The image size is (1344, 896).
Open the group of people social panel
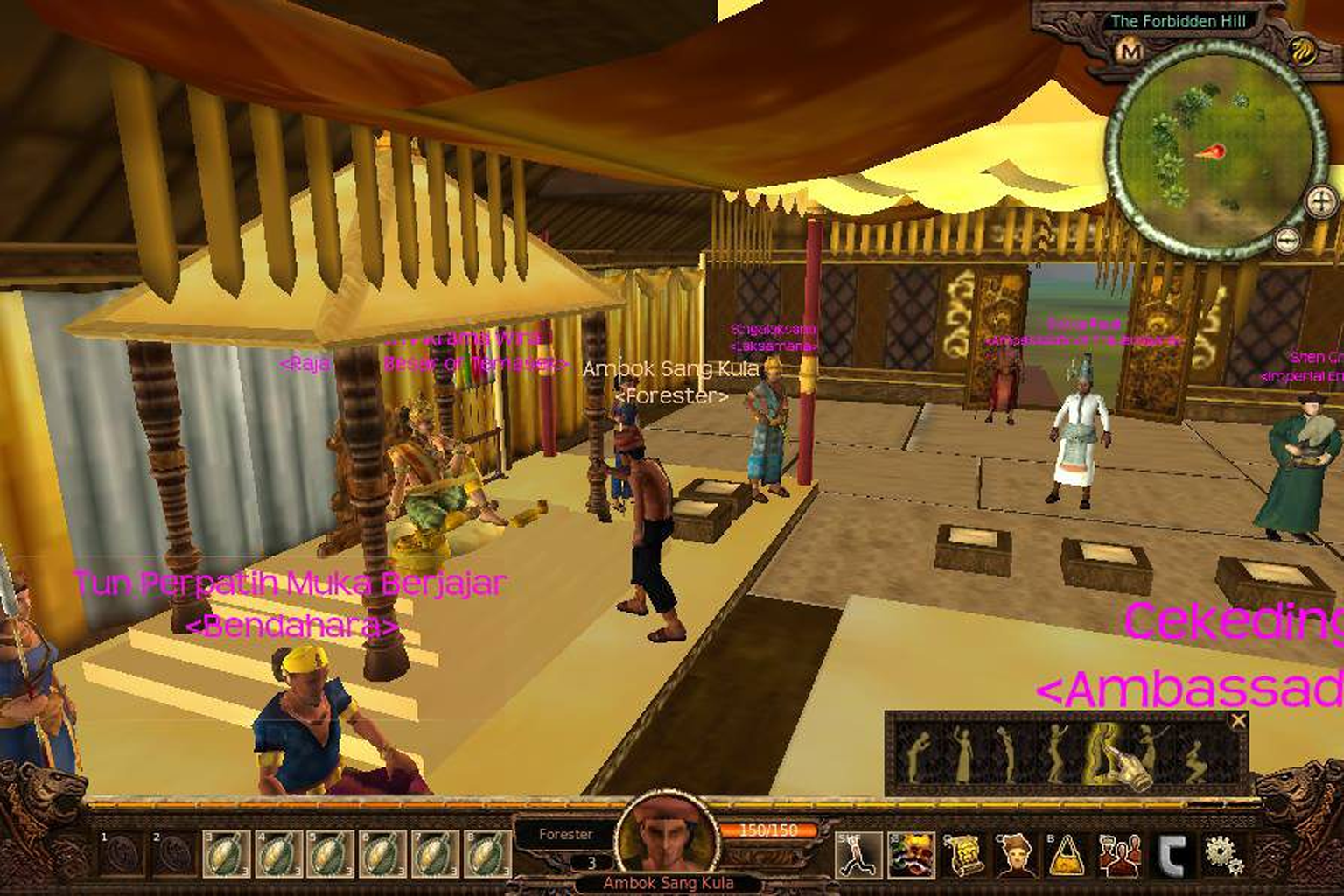pyautogui.click(x=1120, y=855)
